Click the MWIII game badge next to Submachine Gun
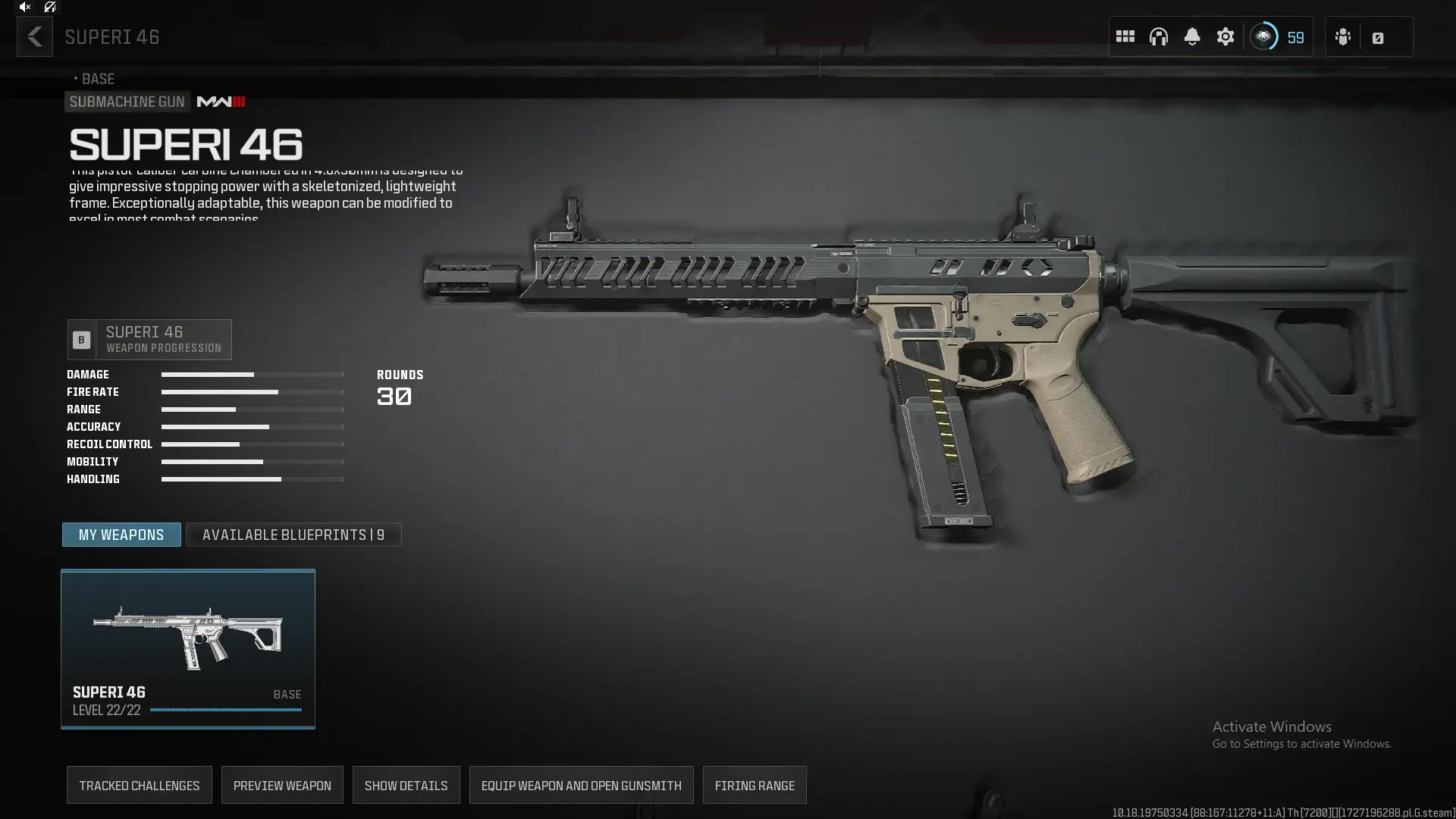The width and height of the screenshot is (1456, 819). pyautogui.click(x=220, y=101)
